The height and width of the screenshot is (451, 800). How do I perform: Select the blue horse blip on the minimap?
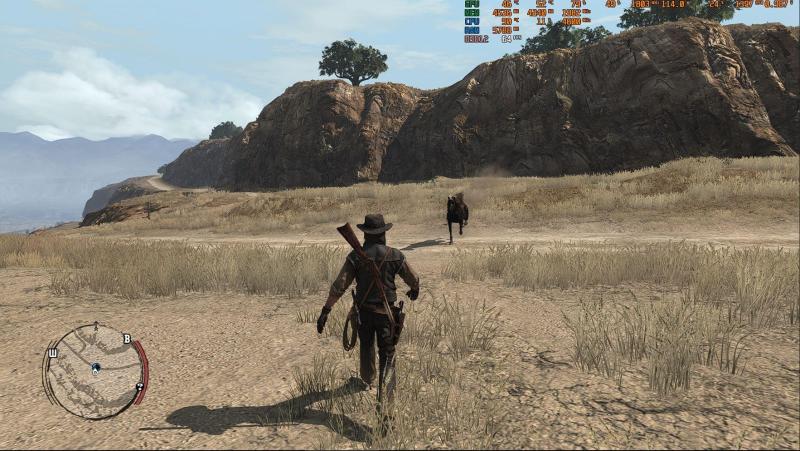pyautogui.click(x=95, y=367)
